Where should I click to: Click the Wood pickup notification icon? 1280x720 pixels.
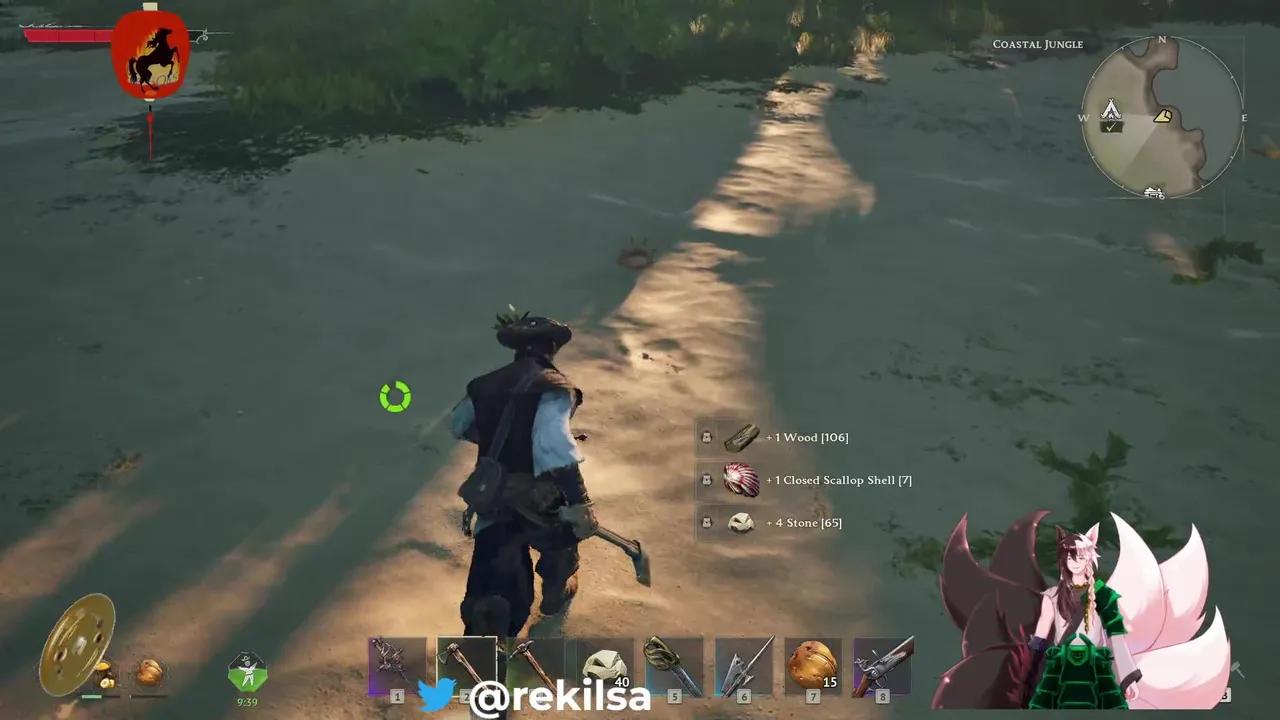[x=741, y=437]
